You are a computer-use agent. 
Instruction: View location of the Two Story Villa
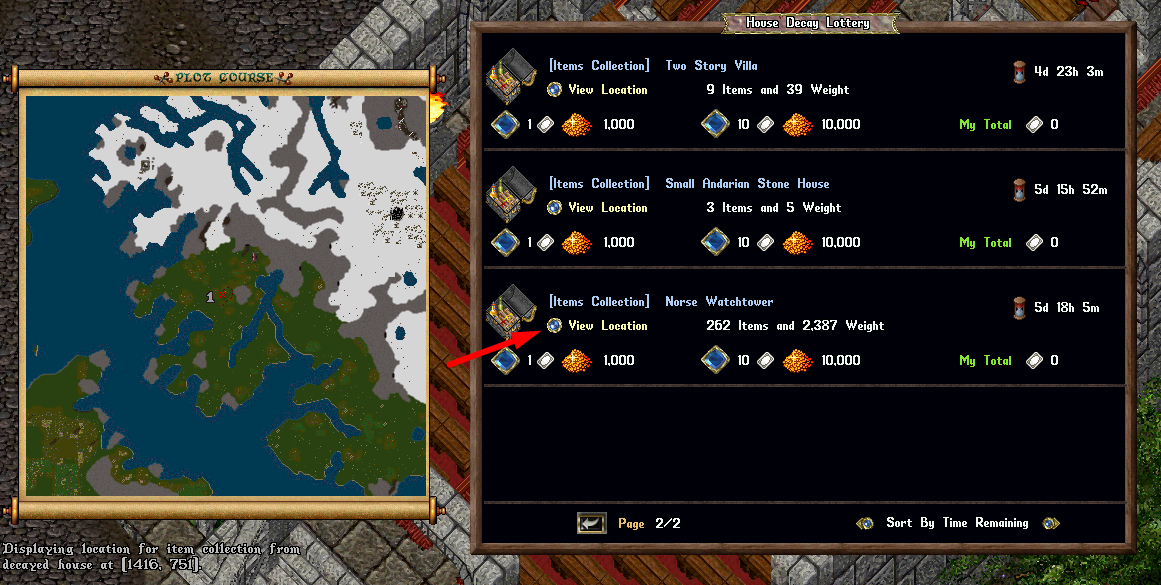555,90
